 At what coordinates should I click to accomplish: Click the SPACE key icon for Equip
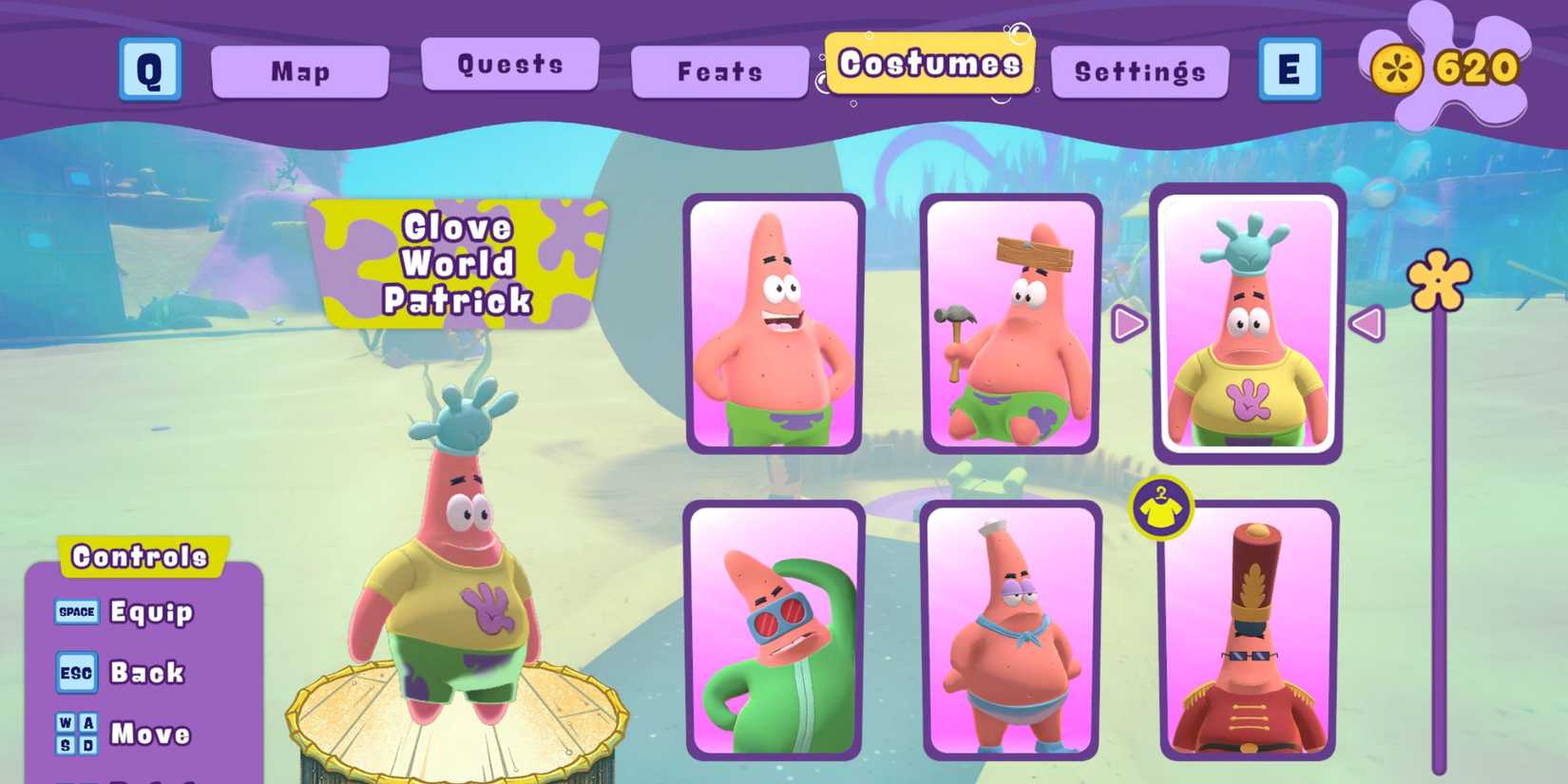tap(78, 612)
